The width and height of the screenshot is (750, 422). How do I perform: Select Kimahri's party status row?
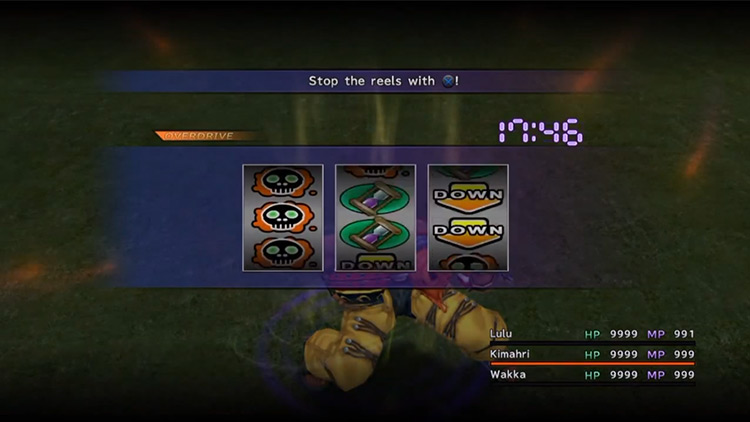coord(590,354)
